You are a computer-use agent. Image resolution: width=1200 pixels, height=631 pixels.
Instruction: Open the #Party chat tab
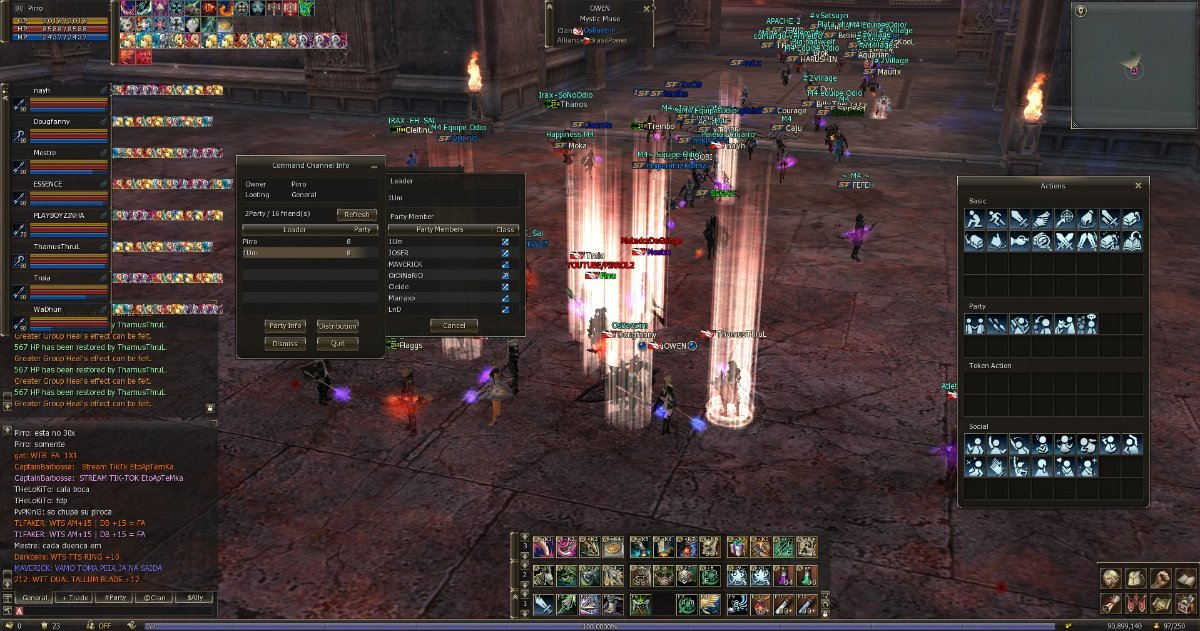click(x=116, y=597)
